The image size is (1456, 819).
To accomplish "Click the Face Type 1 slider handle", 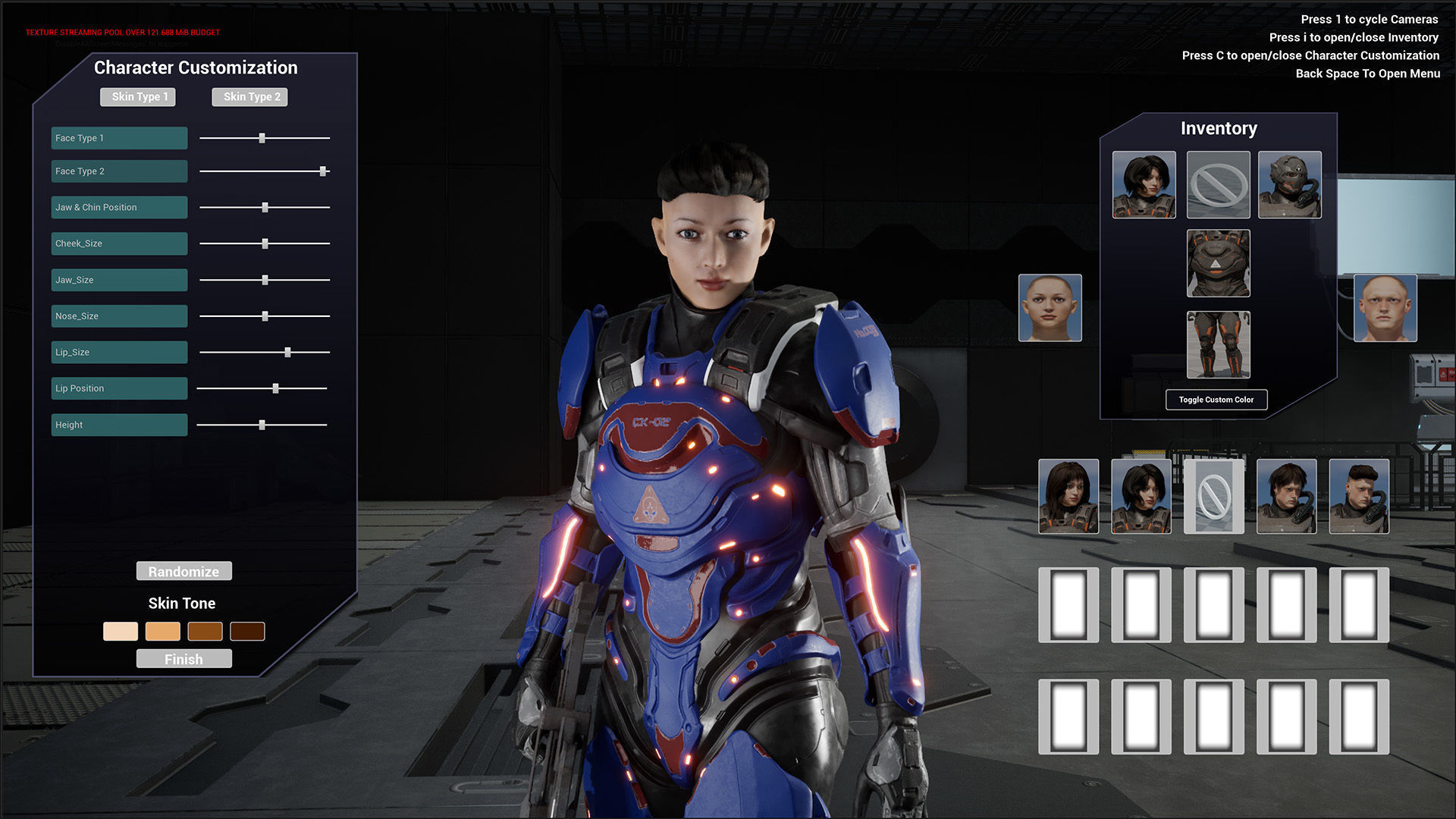I will click(262, 138).
